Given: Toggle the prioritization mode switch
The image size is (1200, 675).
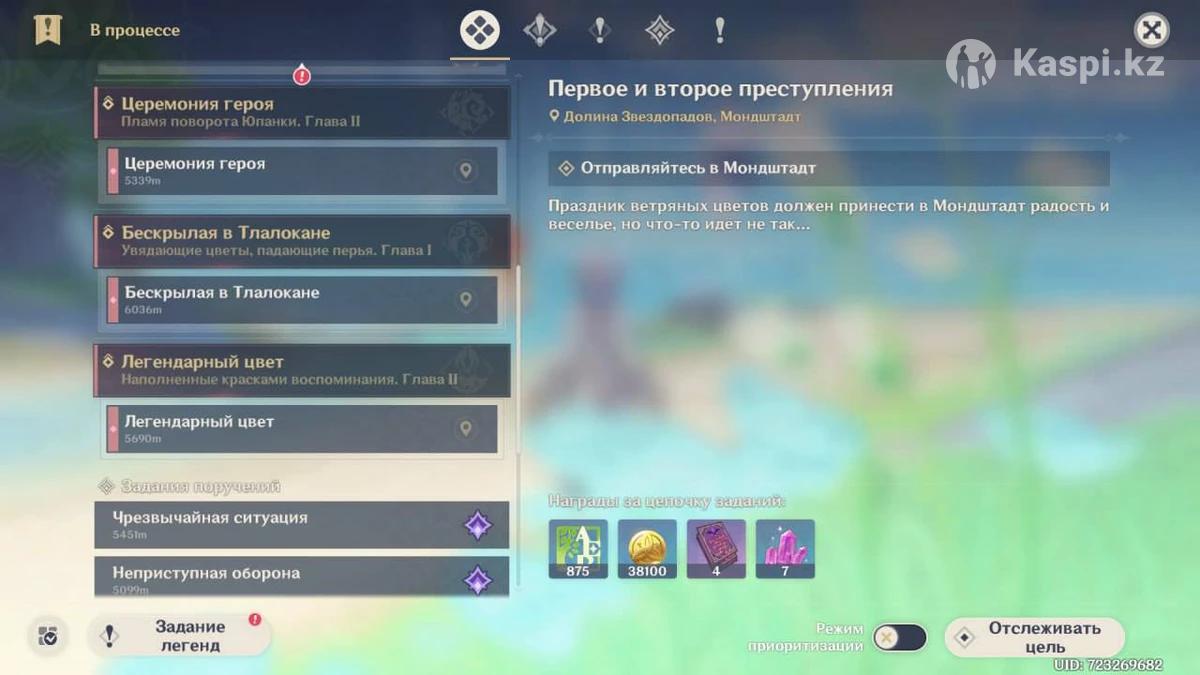Looking at the screenshot, I should pyautogui.click(x=899, y=637).
